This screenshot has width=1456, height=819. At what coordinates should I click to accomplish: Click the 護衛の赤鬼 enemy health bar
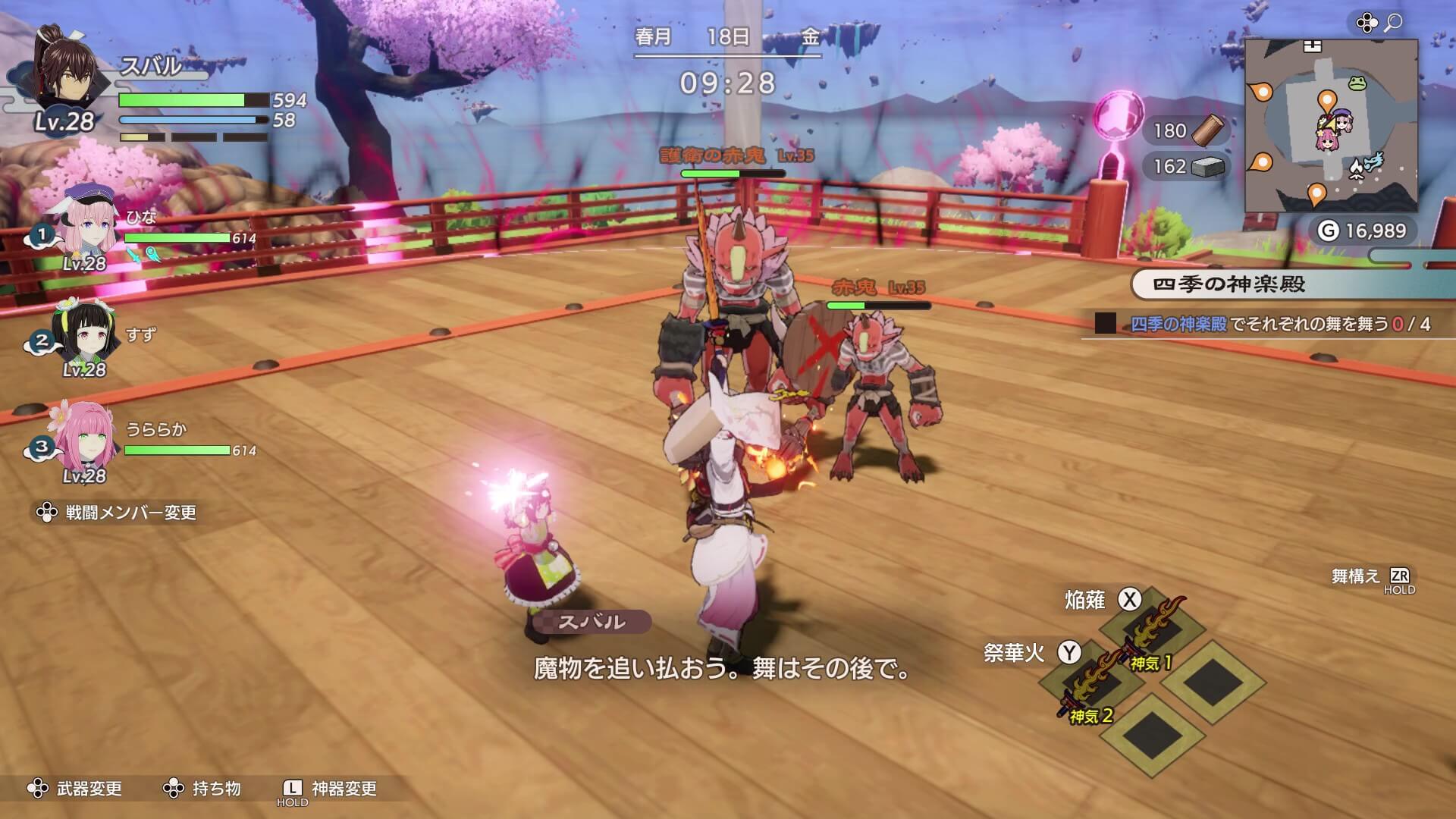pos(733,174)
